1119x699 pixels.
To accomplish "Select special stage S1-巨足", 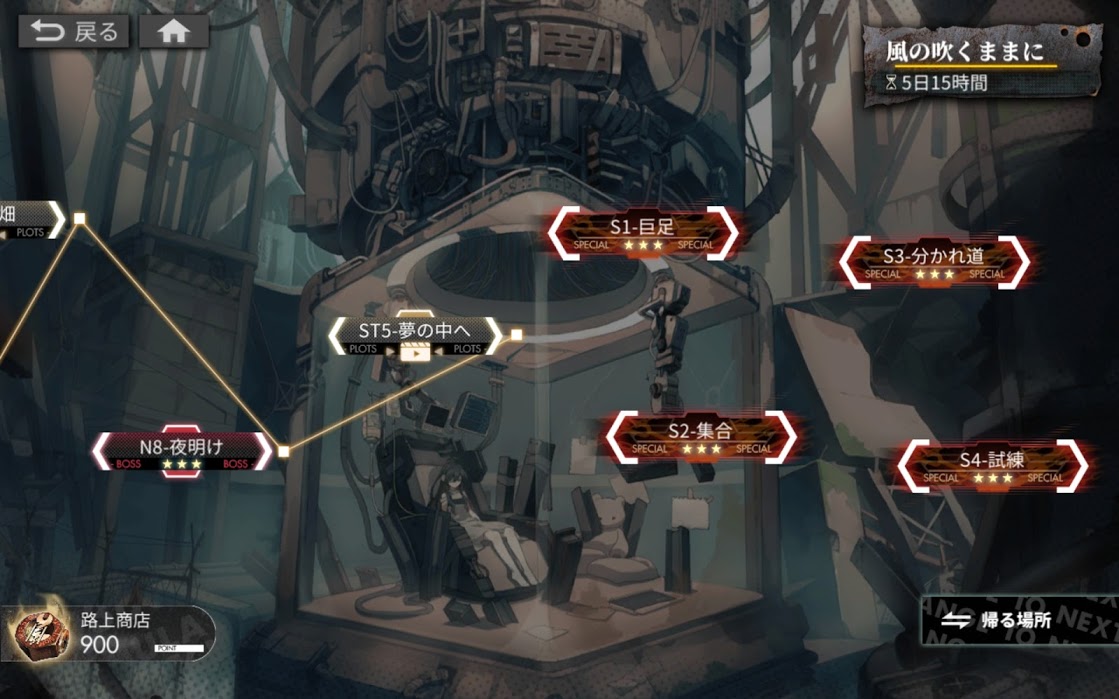I will (643, 233).
